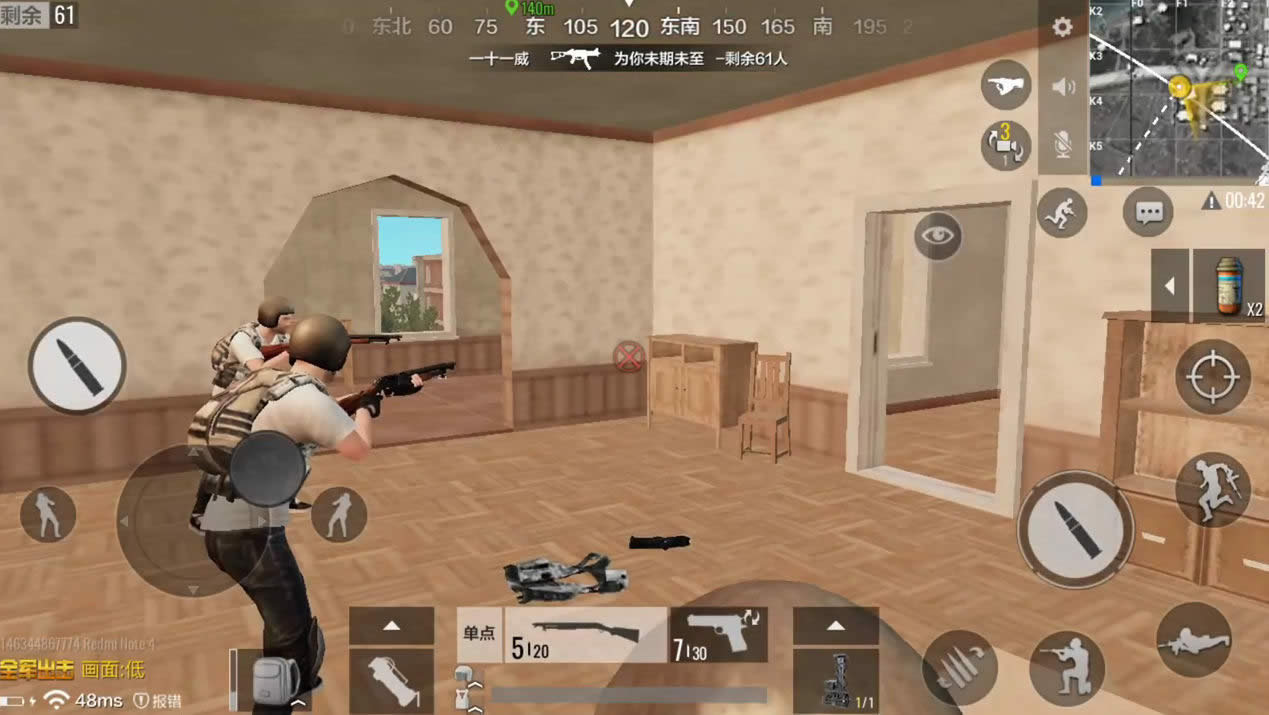Image resolution: width=1269 pixels, height=715 pixels.
Task: Tap the pointing hand icon
Action: tap(1006, 86)
